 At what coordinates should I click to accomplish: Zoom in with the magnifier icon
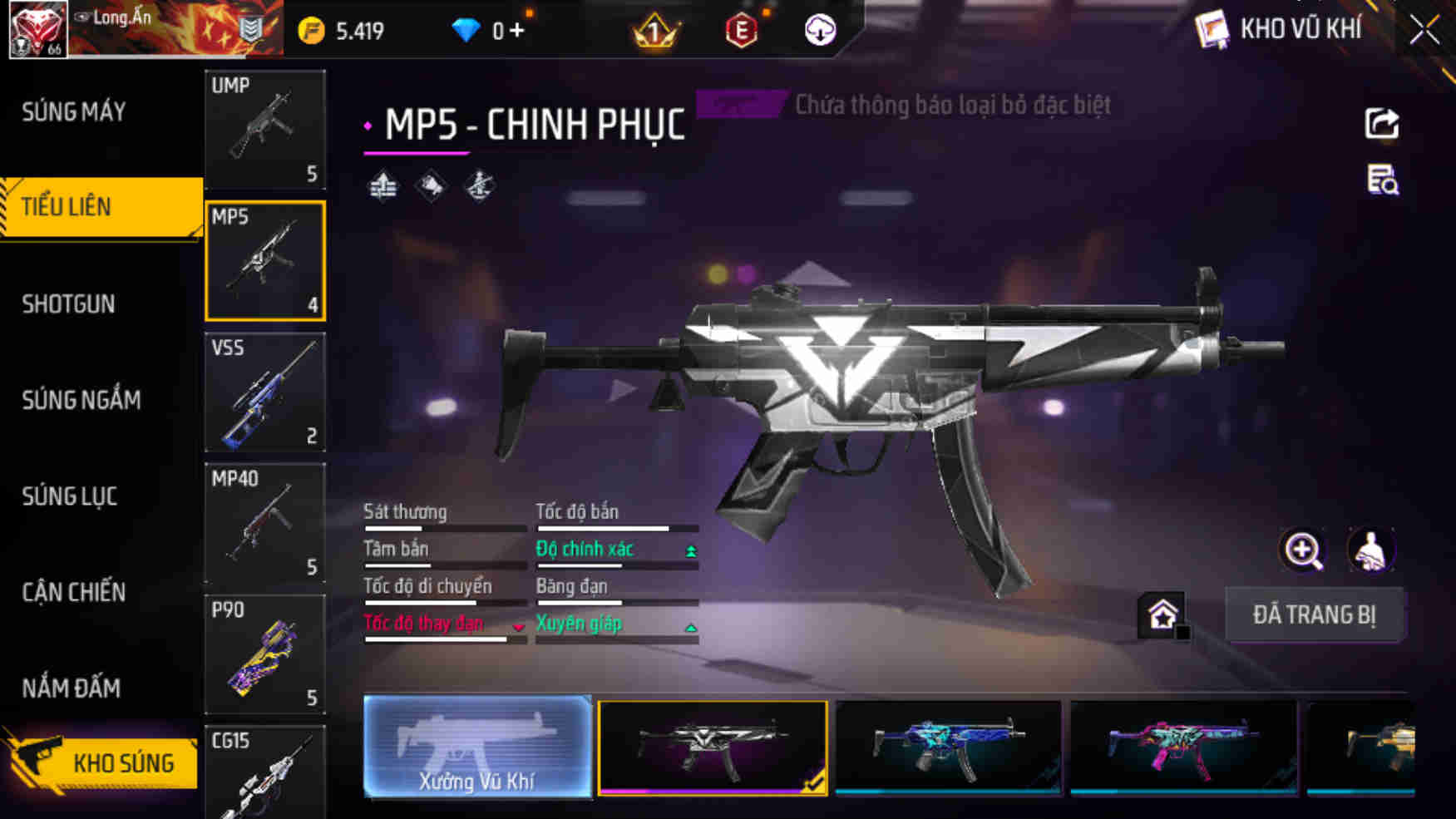(1302, 550)
